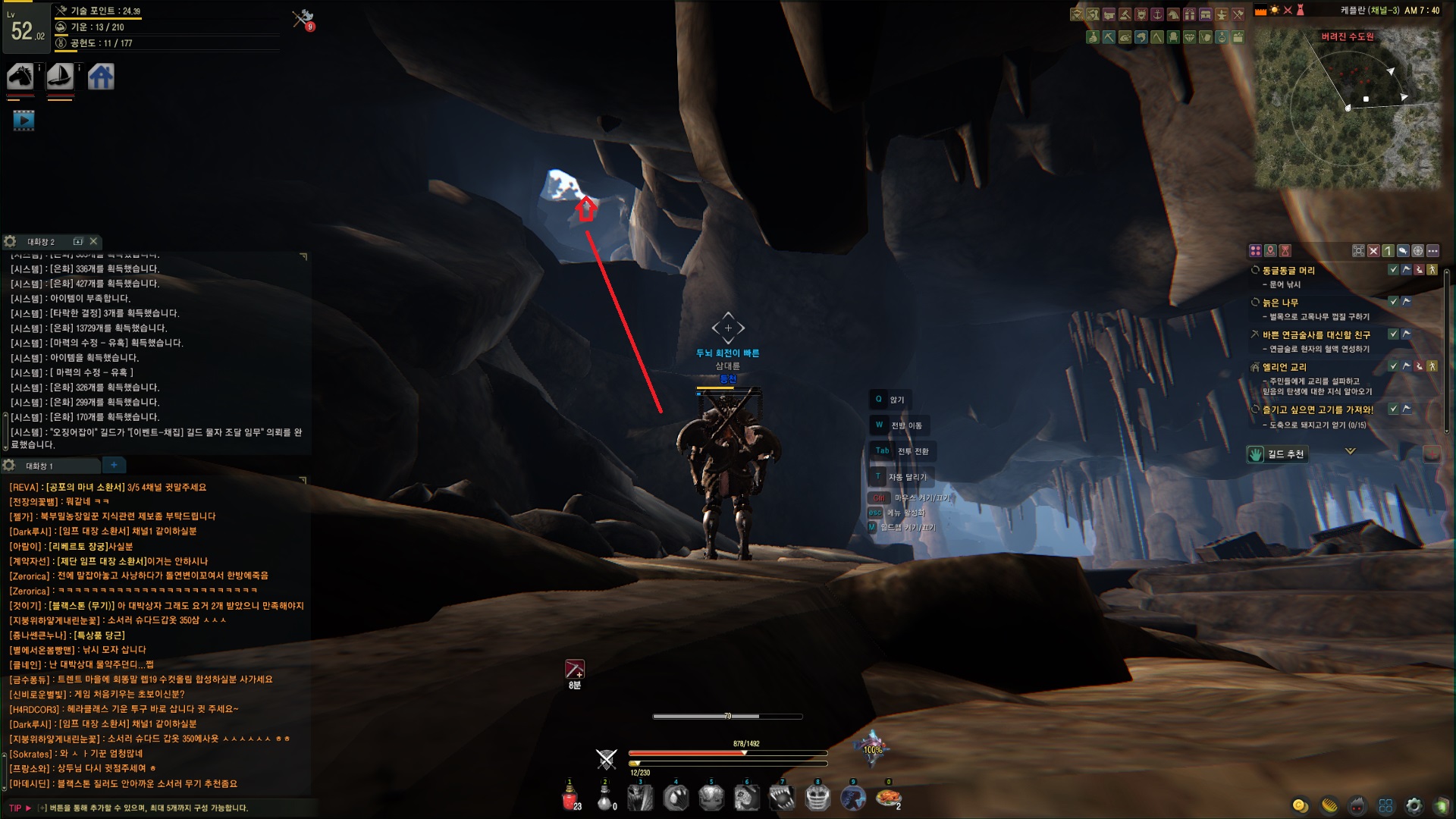Open the settings gear icon
Viewport: 1456px width, 819px height.
pyautogui.click(x=1414, y=805)
